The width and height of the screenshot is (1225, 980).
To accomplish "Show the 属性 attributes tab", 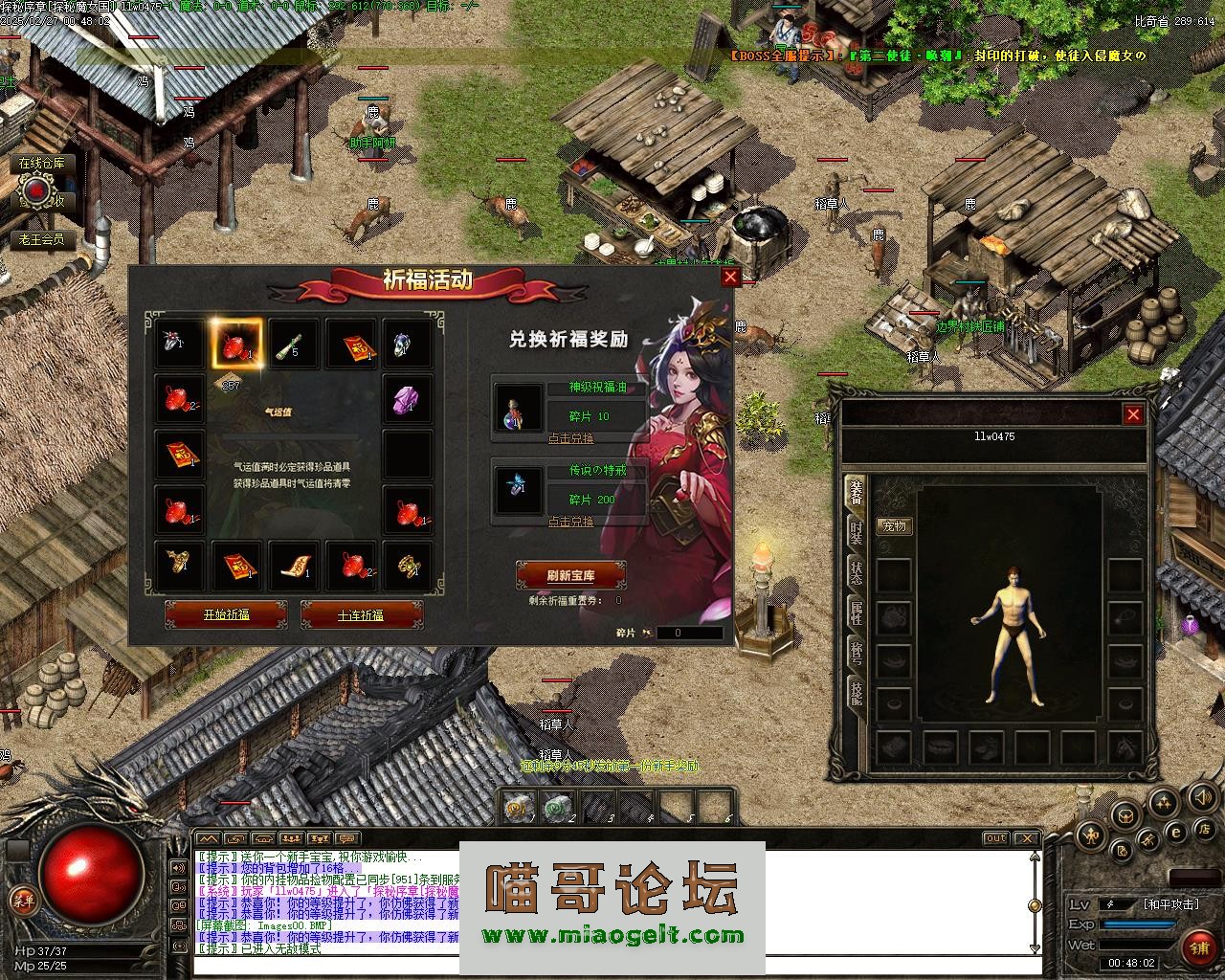I will (x=856, y=612).
